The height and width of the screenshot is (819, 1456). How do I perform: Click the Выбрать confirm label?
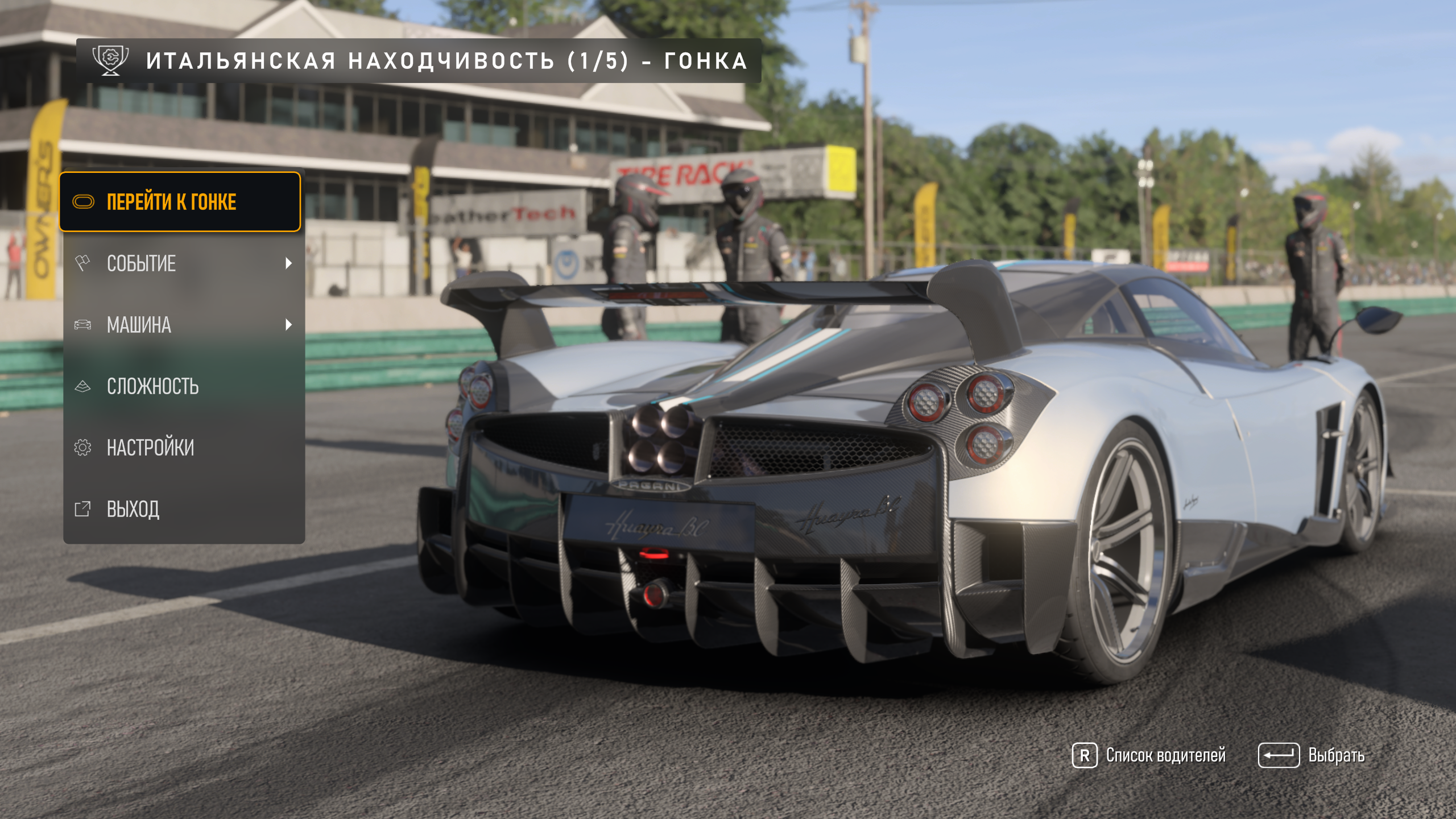click(x=1335, y=755)
